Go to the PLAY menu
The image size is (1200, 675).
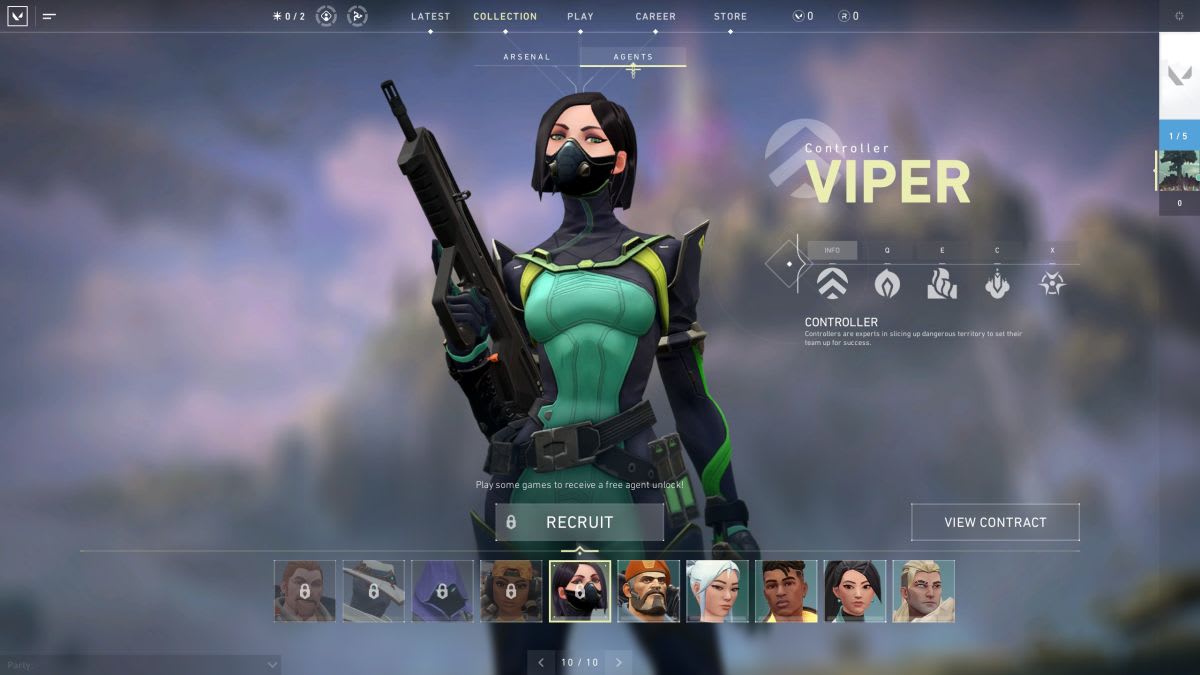[x=580, y=17]
